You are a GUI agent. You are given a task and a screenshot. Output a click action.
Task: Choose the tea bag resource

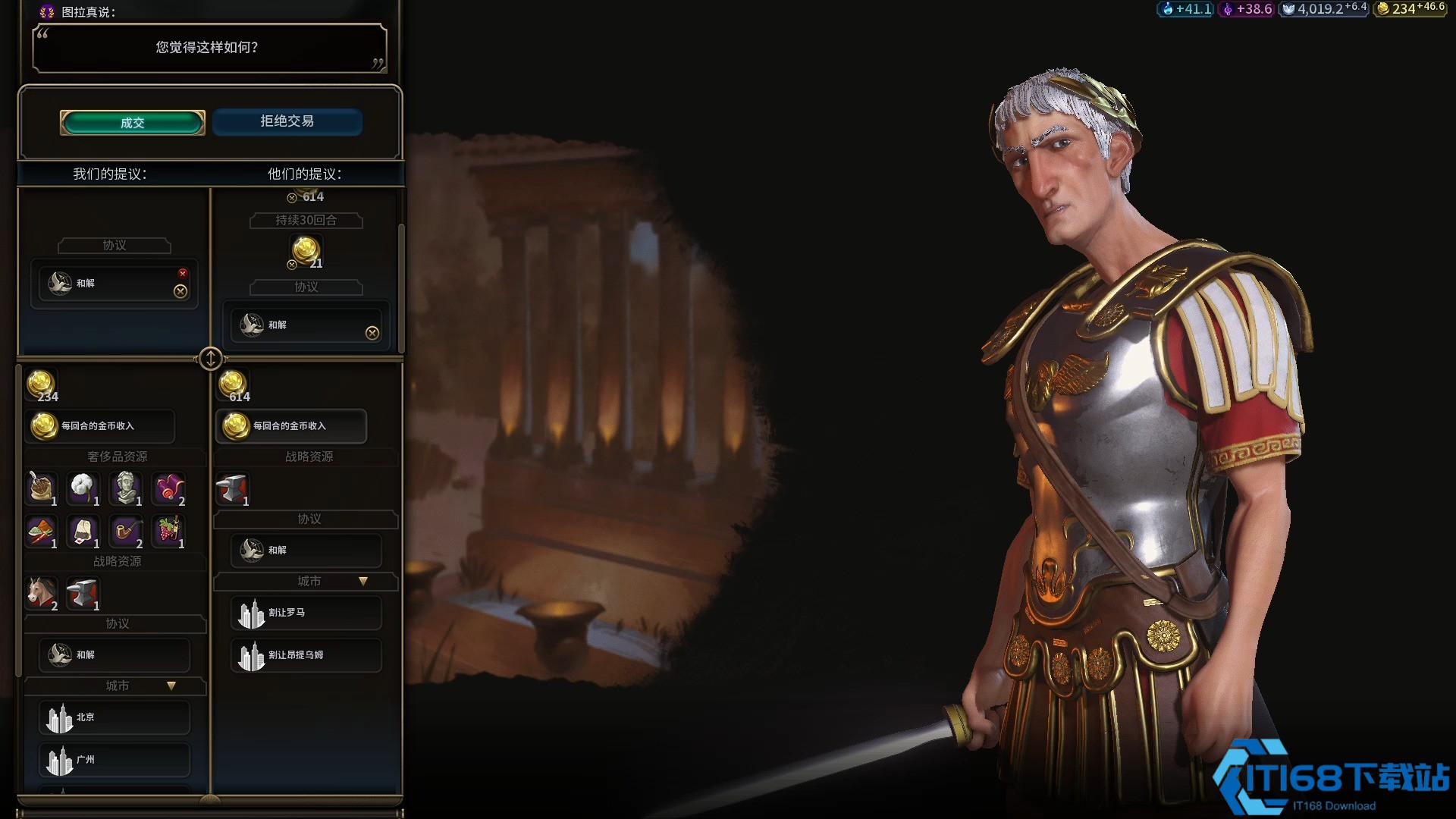pos(83,531)
